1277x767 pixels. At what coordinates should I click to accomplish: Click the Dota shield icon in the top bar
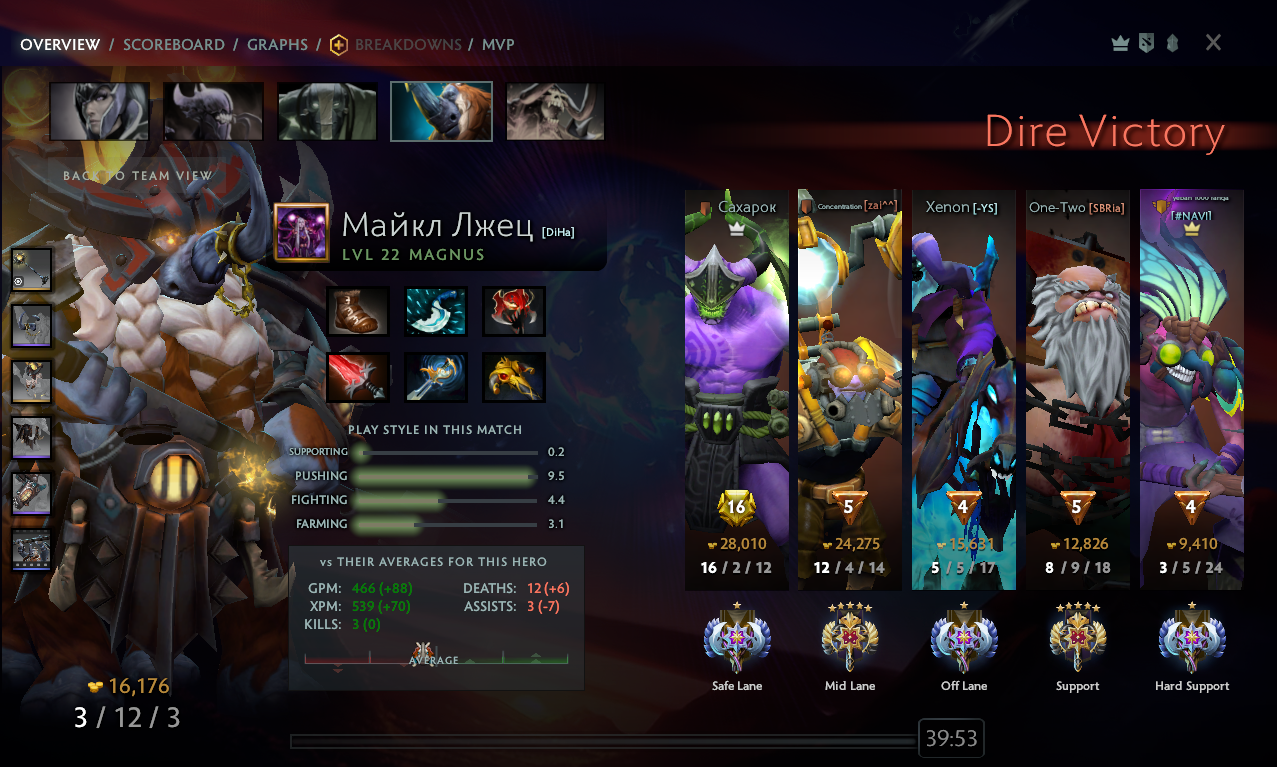coord(1145,43)
